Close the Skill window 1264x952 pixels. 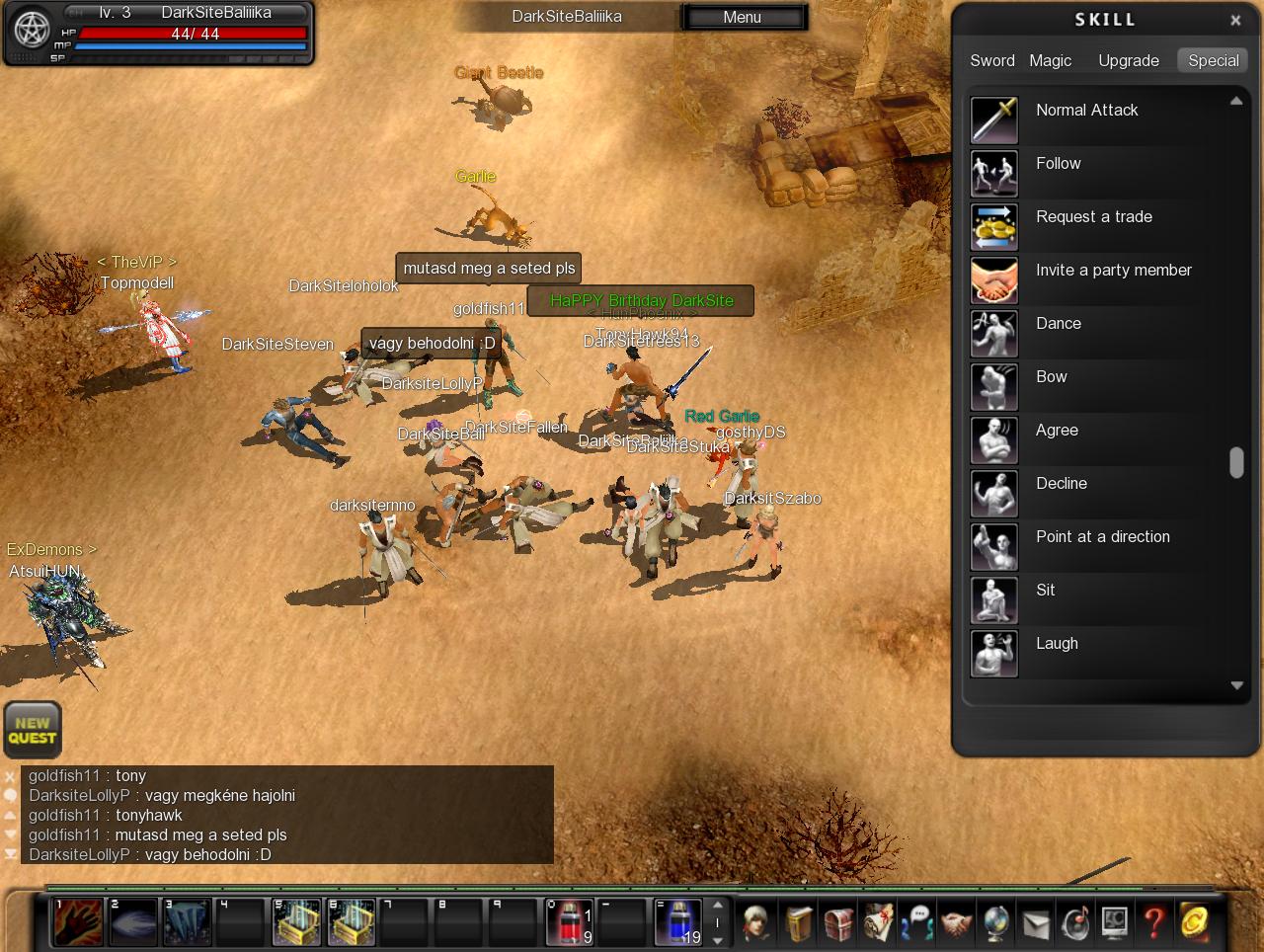click(1235, 20)
